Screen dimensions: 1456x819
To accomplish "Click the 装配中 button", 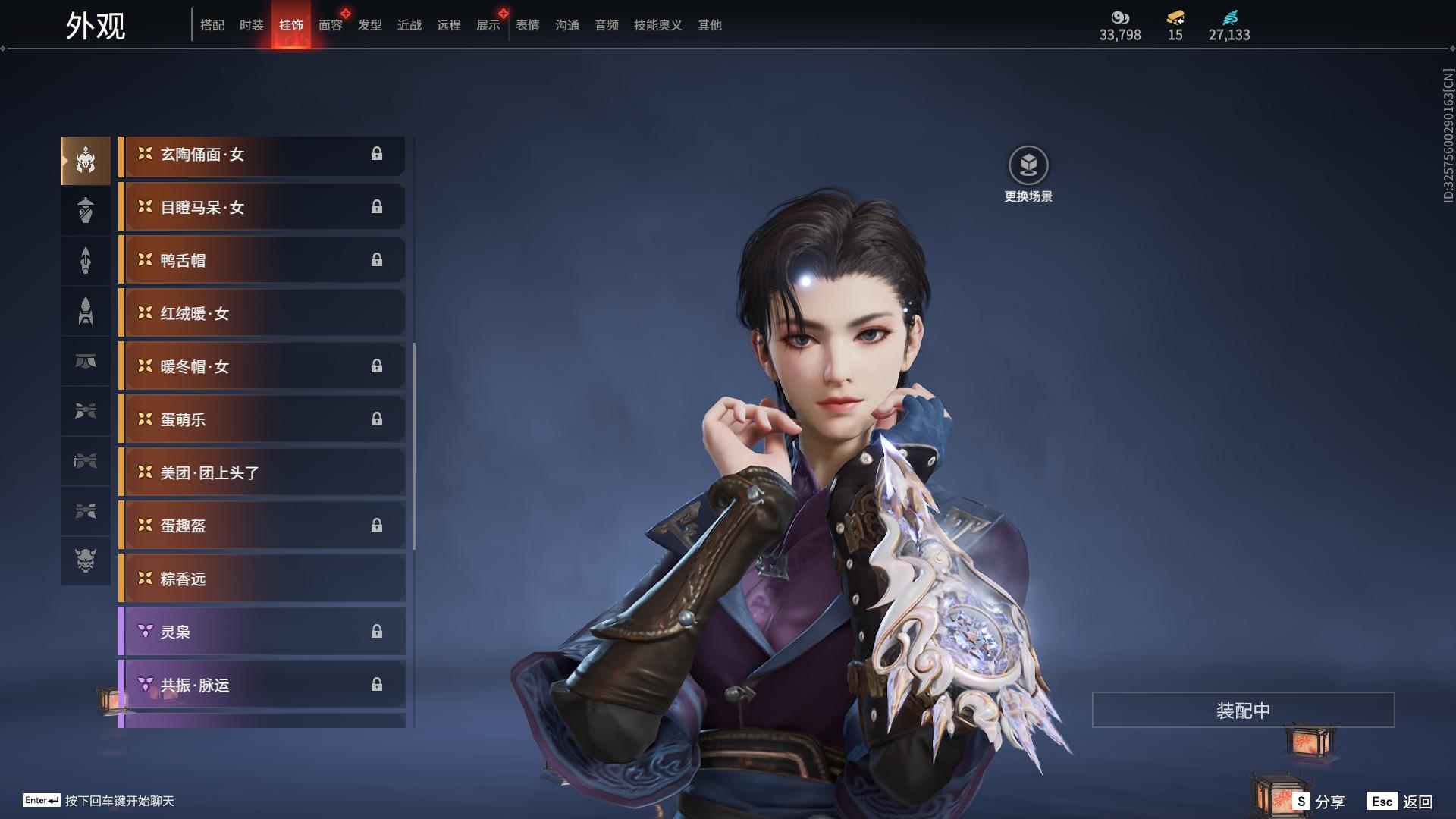I will [1243, 710].
